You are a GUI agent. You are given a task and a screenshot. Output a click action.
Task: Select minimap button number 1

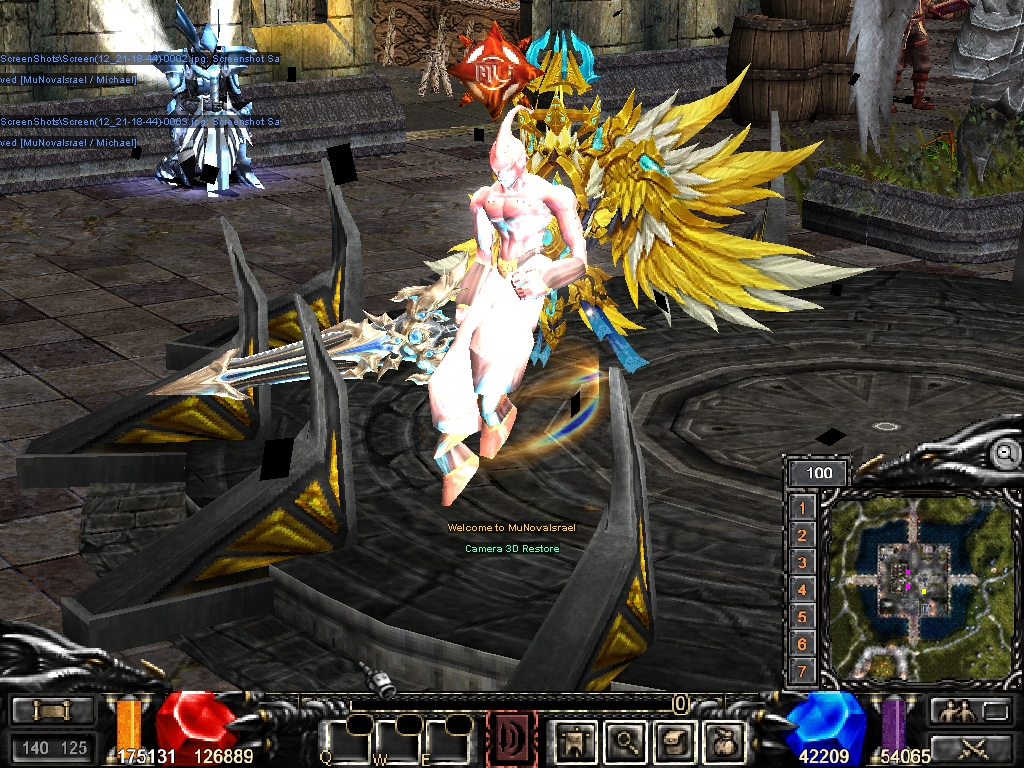click(802, 508)
